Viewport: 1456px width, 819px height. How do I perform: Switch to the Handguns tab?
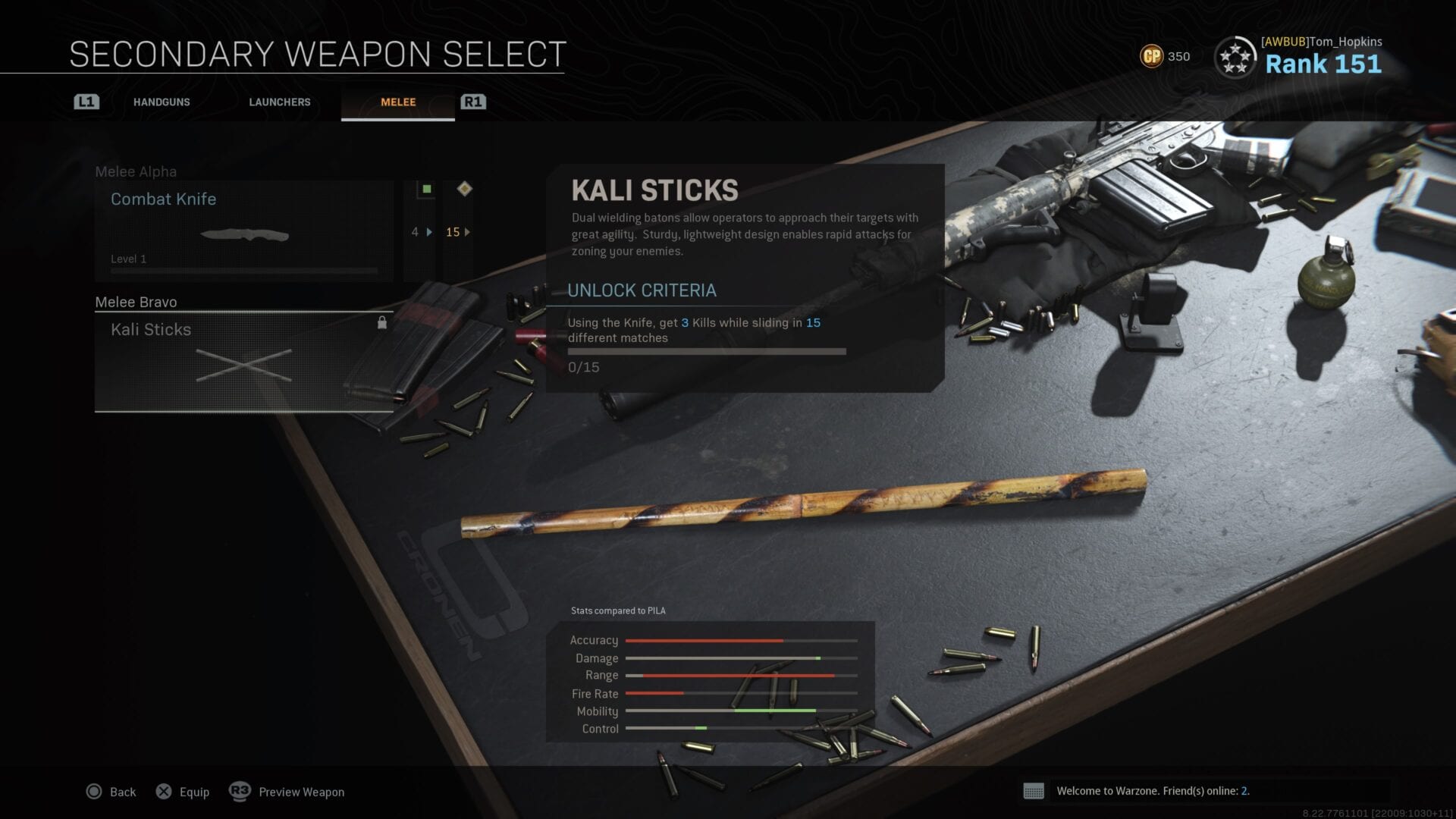162,102
